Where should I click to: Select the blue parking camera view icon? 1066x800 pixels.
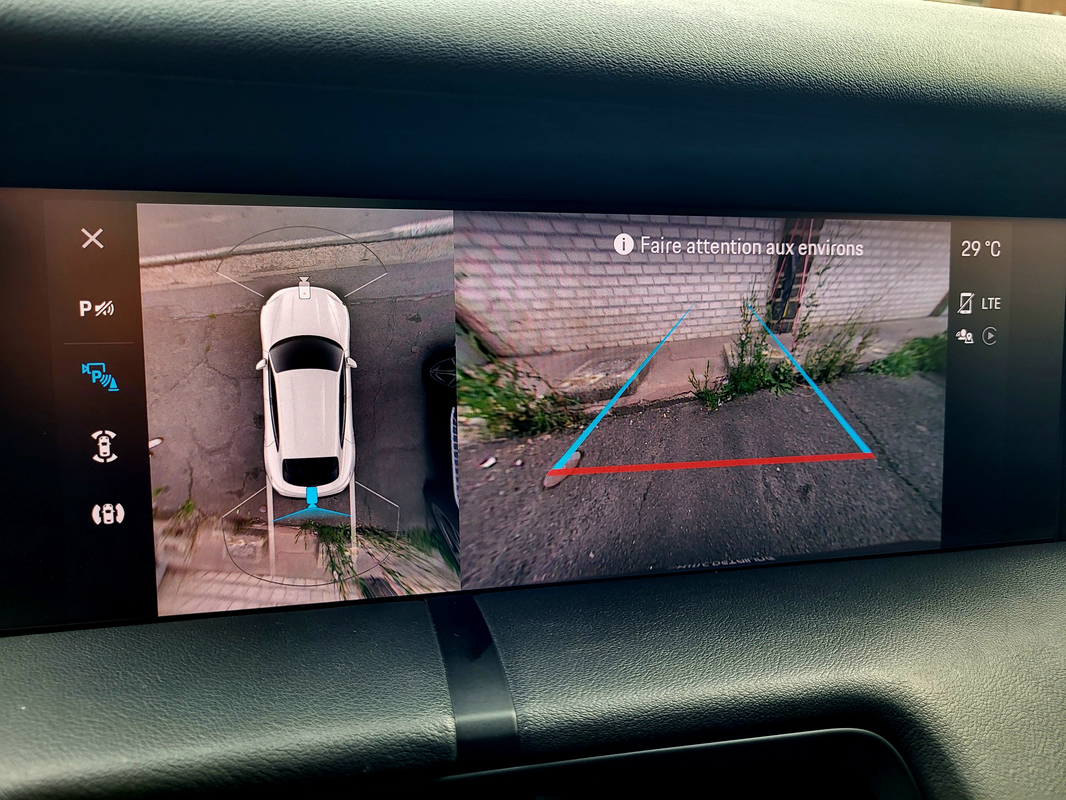click(x=100, y=375)
